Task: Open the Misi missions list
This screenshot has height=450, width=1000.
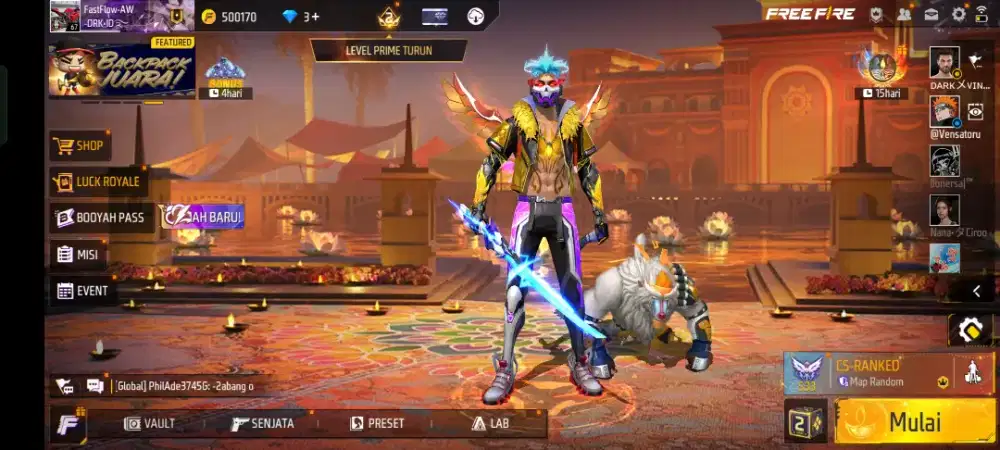Action: (78, 254)
